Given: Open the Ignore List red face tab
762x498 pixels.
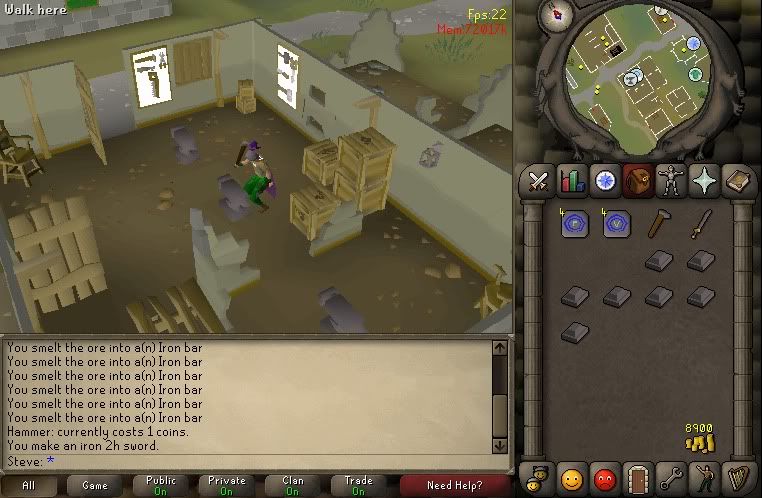Looking at the screenshot, I should [x=604, y=474].
